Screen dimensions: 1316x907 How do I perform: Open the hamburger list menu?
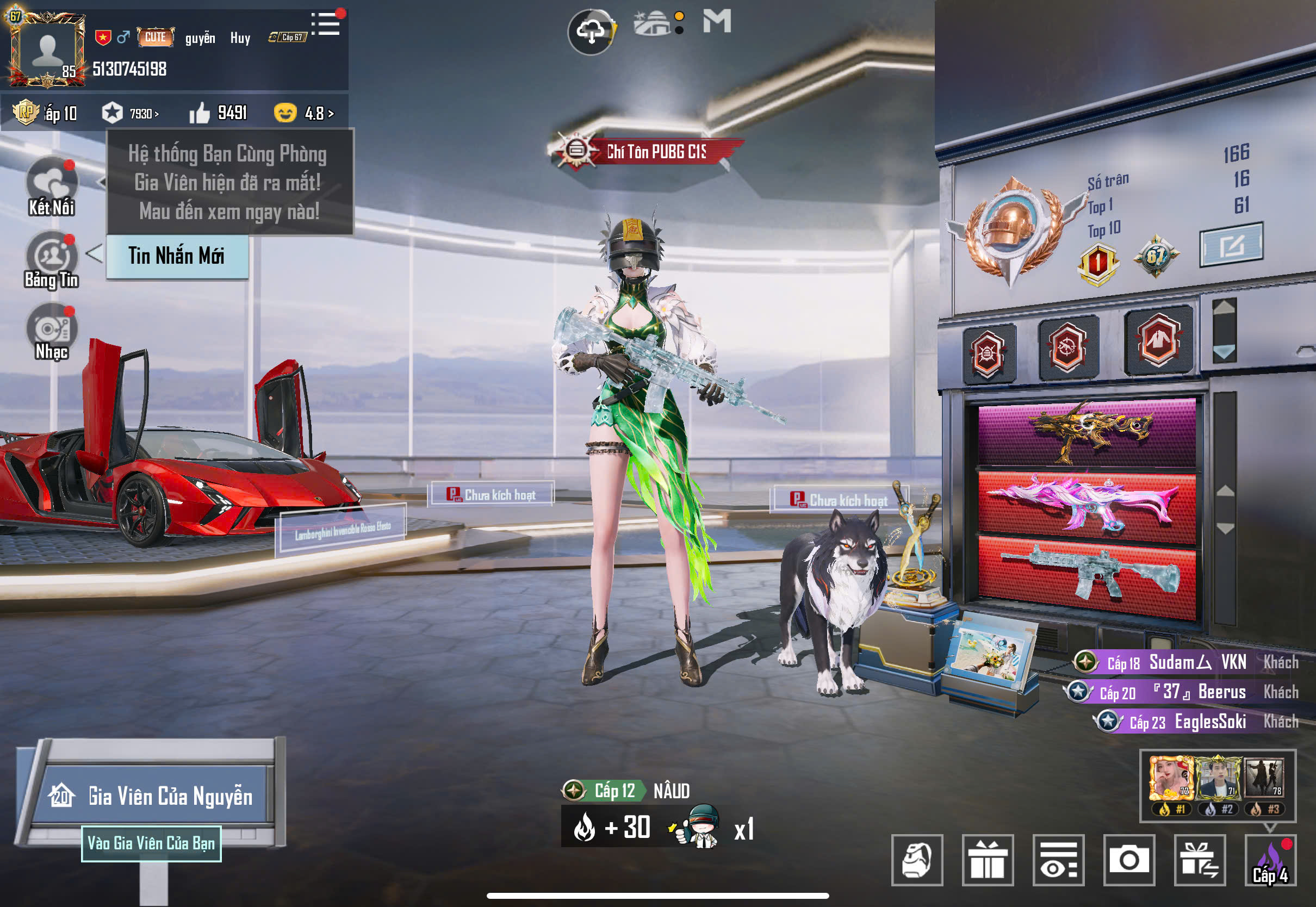point(326,24)
